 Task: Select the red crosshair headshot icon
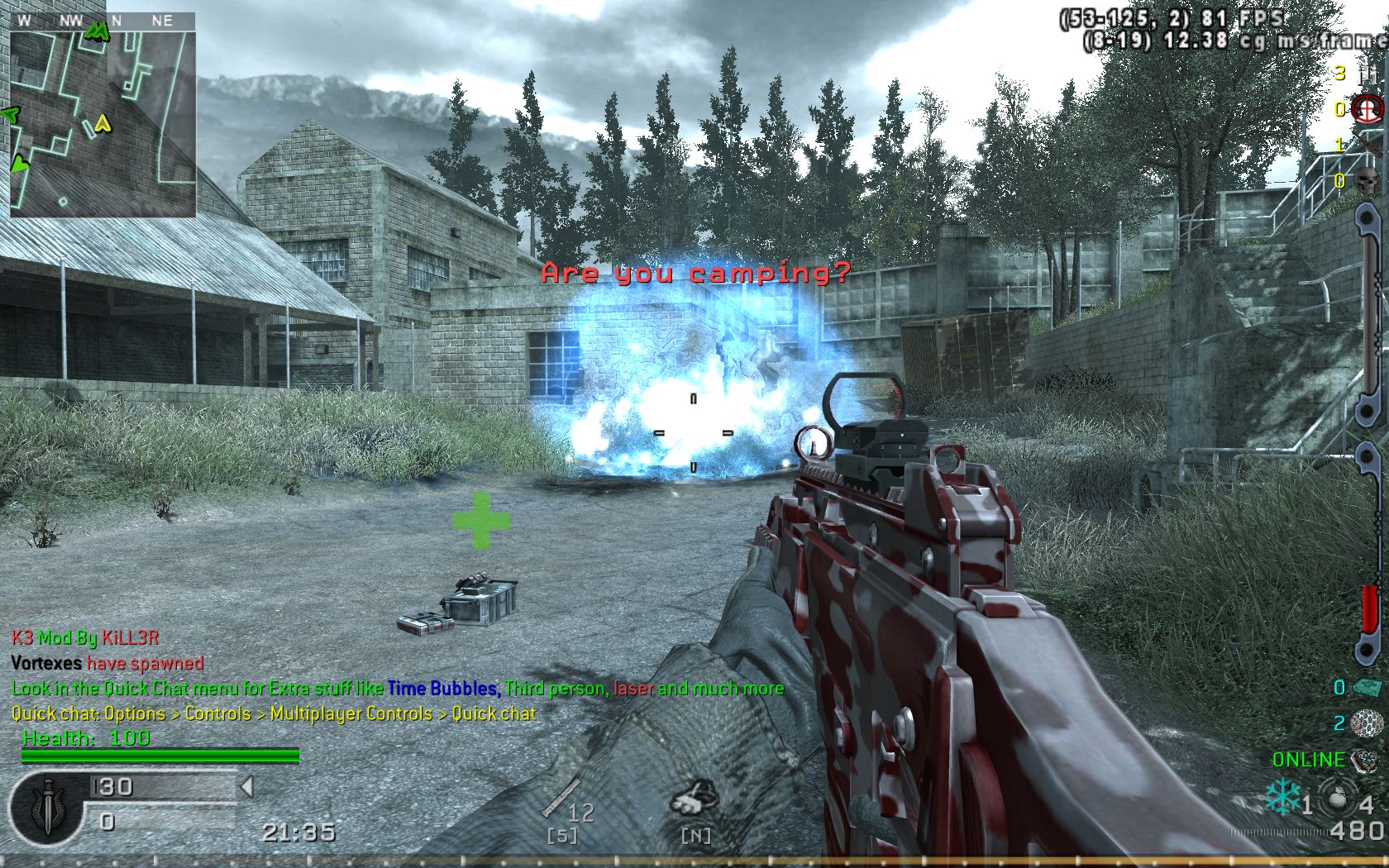1367,108
